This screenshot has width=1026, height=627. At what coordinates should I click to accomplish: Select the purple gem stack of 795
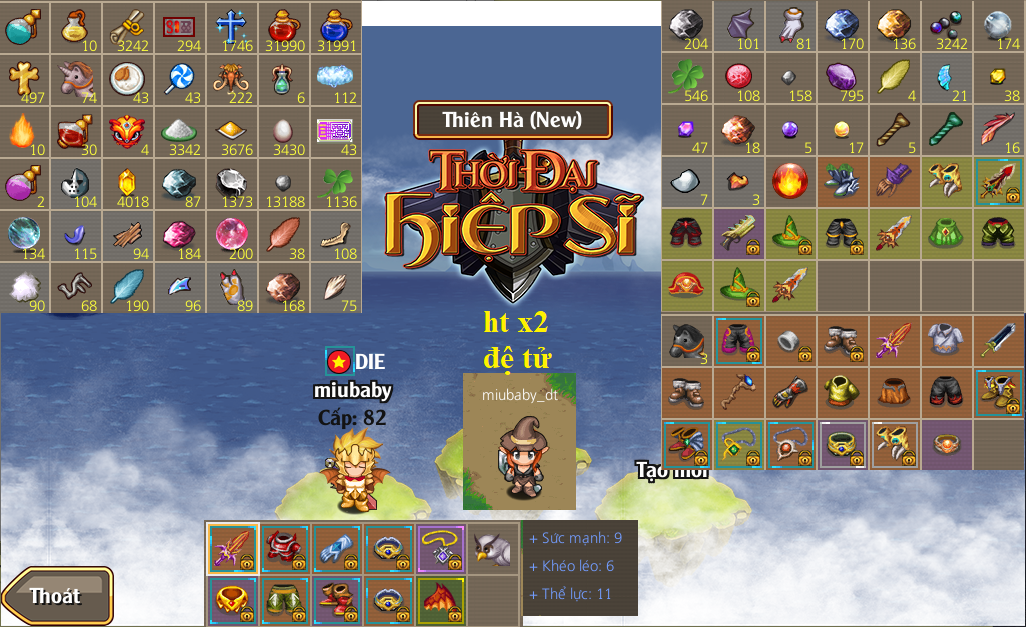[x=843, y=78]
